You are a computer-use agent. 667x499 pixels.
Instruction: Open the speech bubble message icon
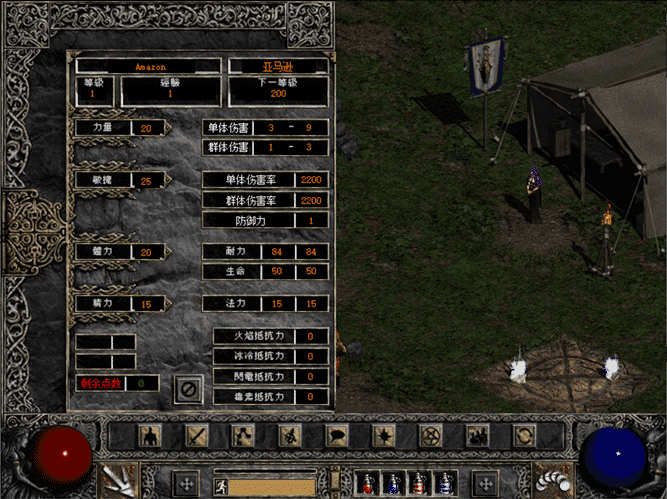click(x=337, y=436)
